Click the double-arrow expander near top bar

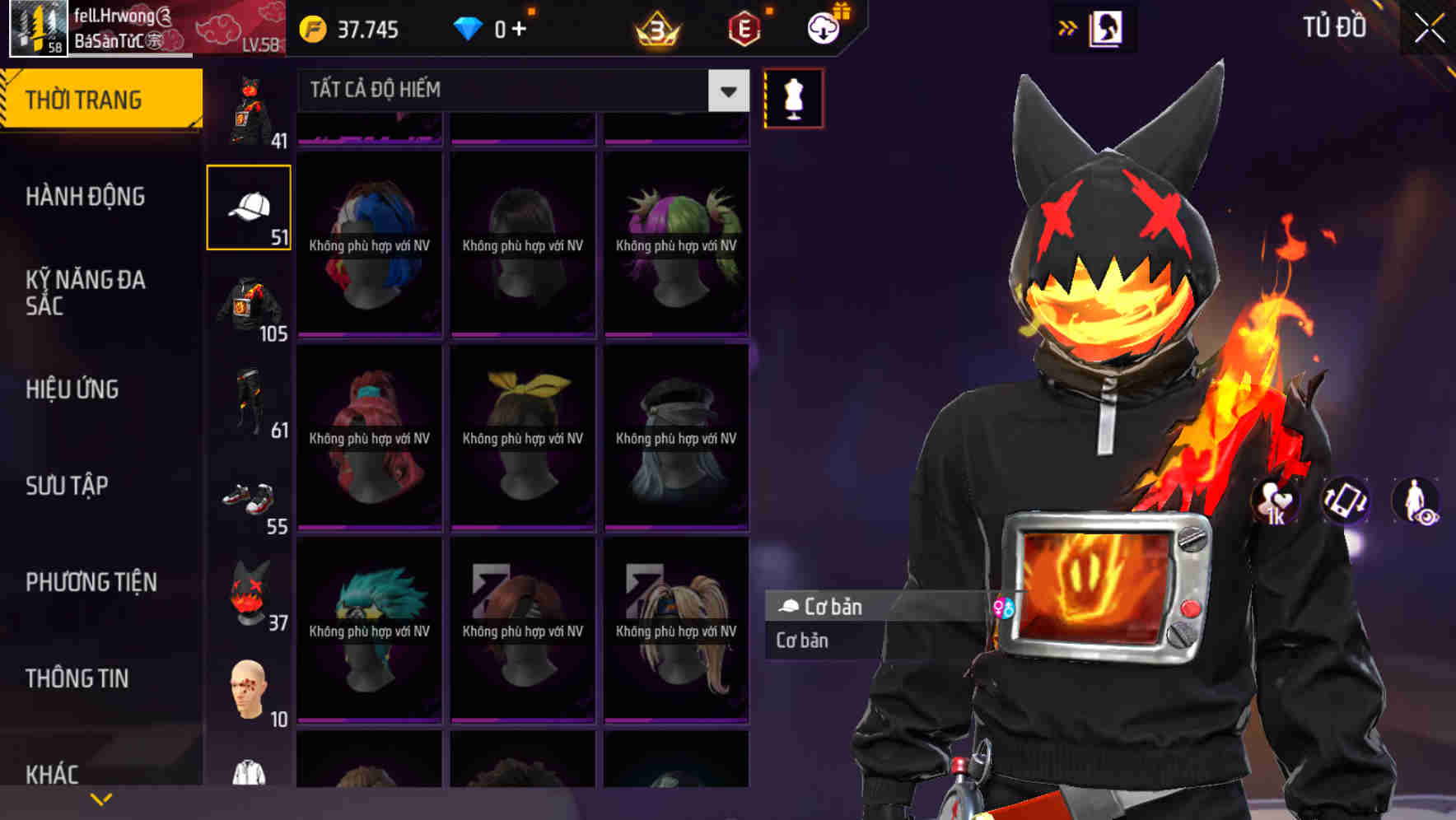click(x=1066, y=26)
